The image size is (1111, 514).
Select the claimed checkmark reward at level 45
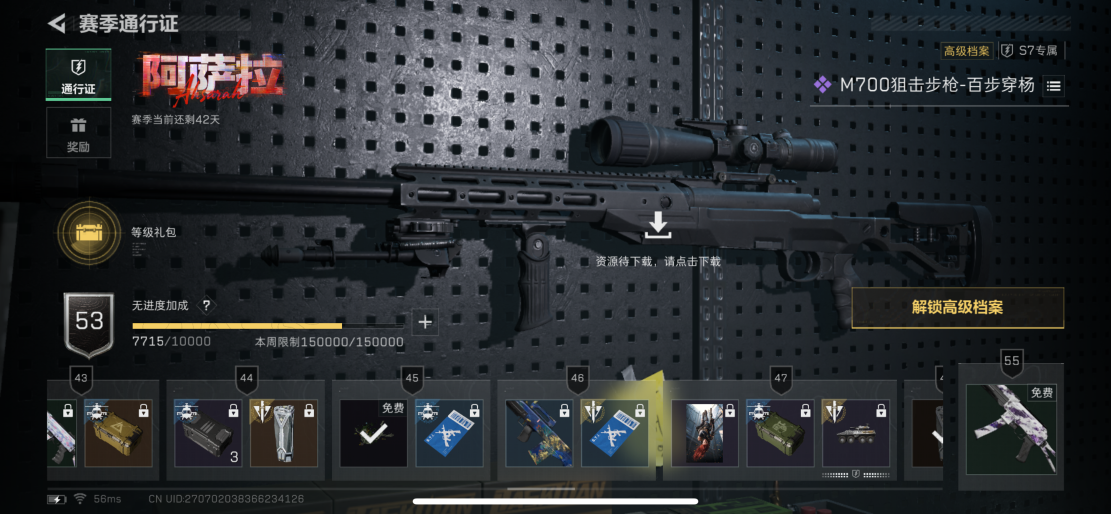coord(373,434)
